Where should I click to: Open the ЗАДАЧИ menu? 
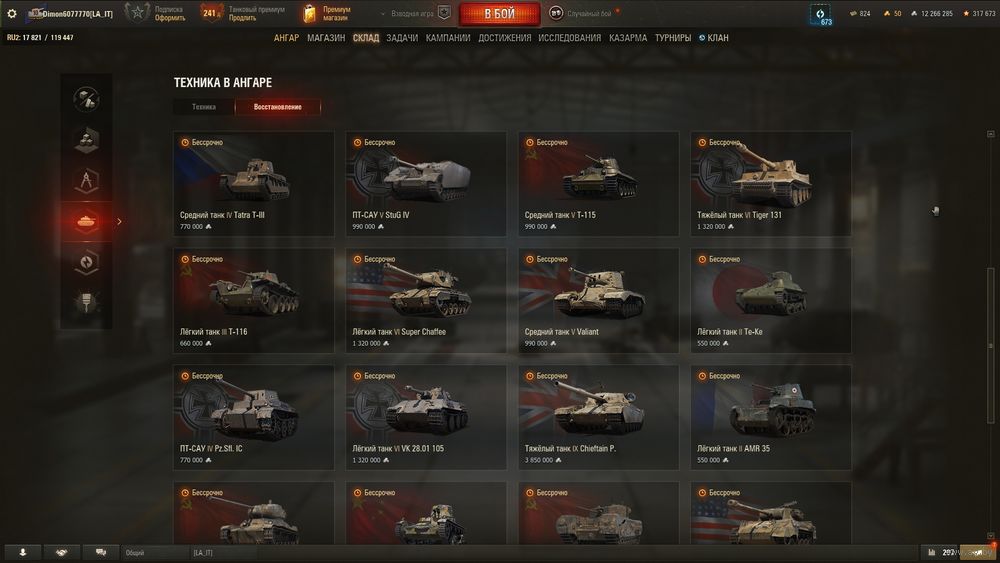coord(402,38)
